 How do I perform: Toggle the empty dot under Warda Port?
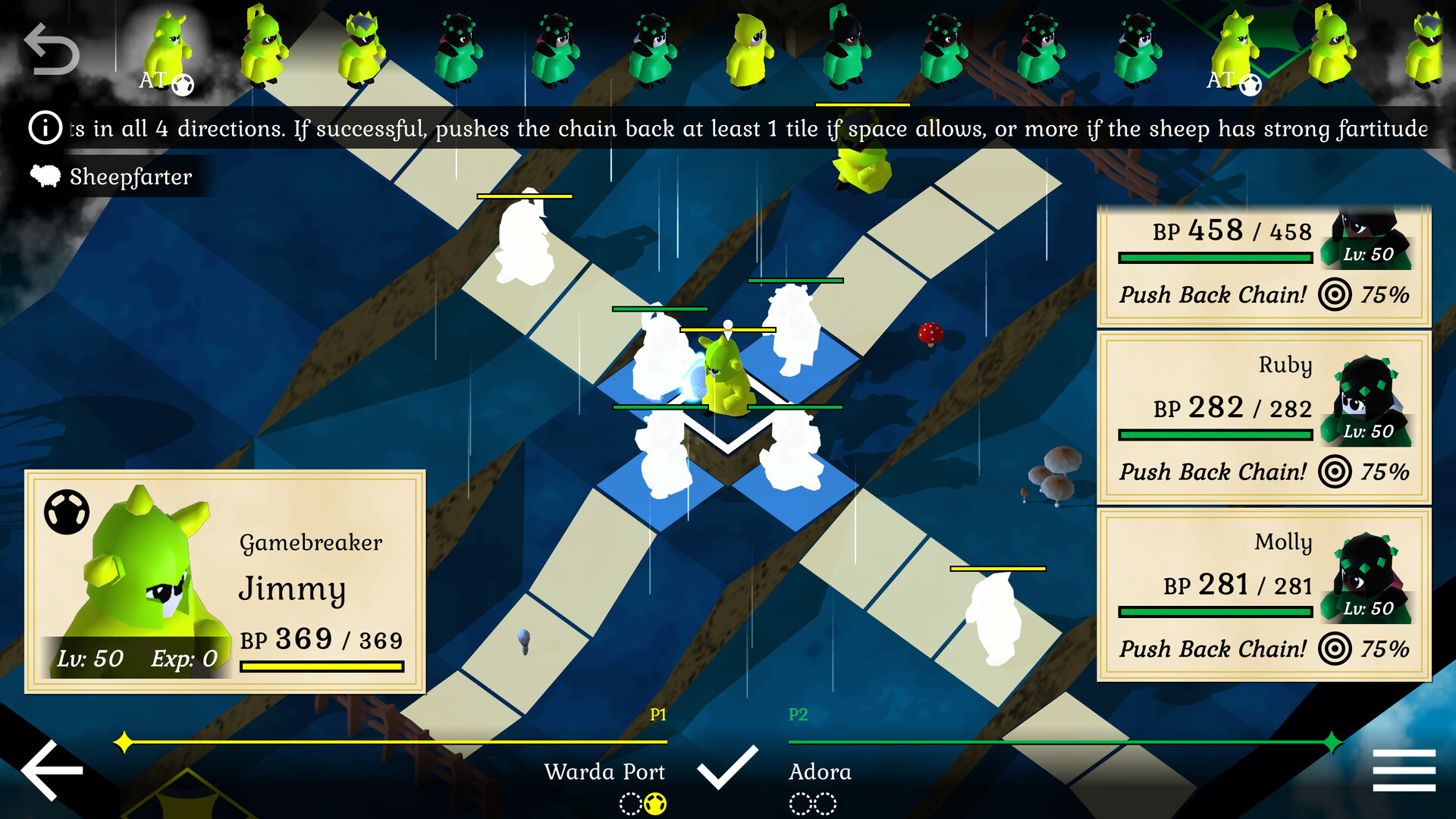(x=629, y=802)
